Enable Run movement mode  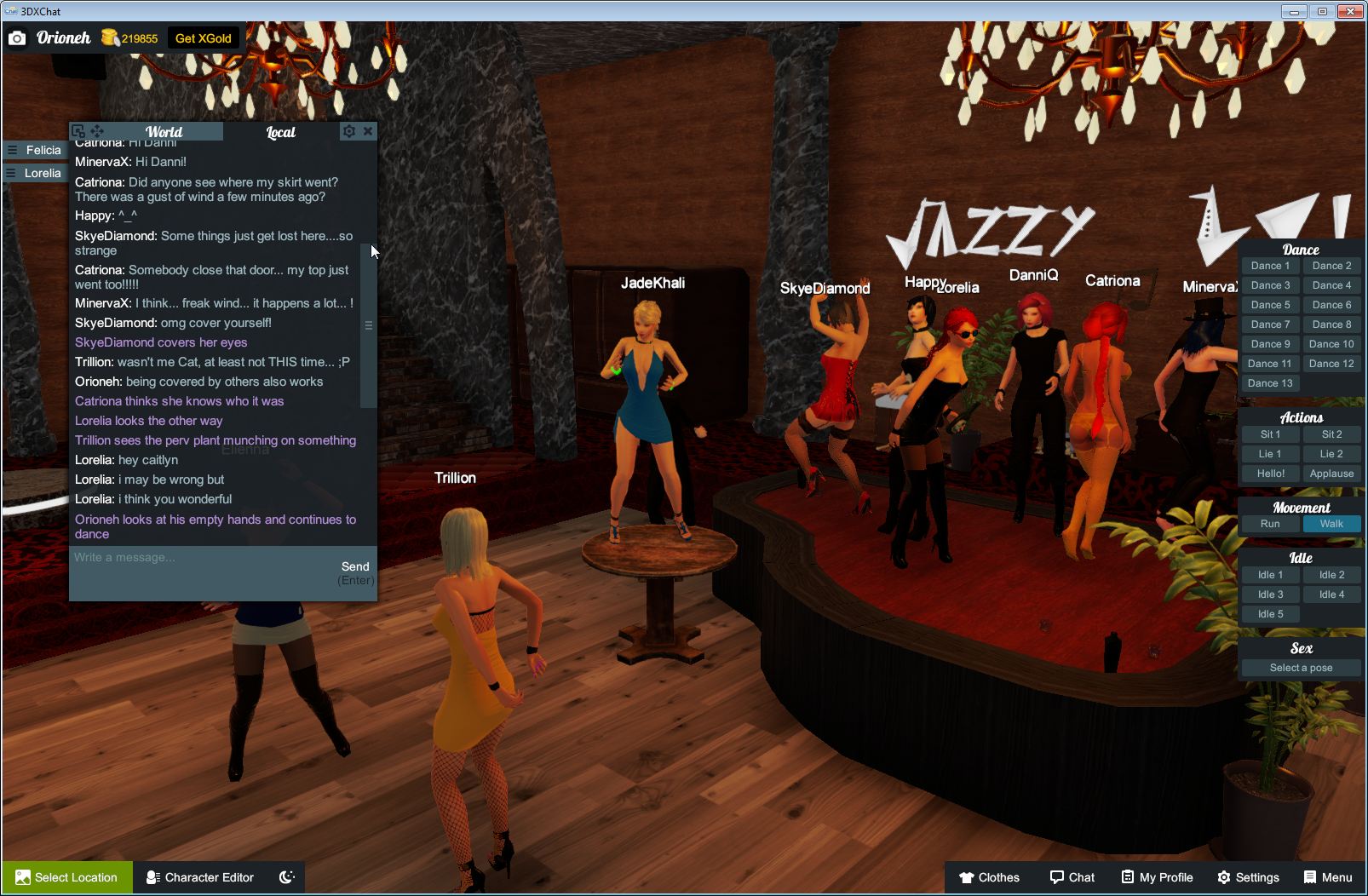[1270, 524]
